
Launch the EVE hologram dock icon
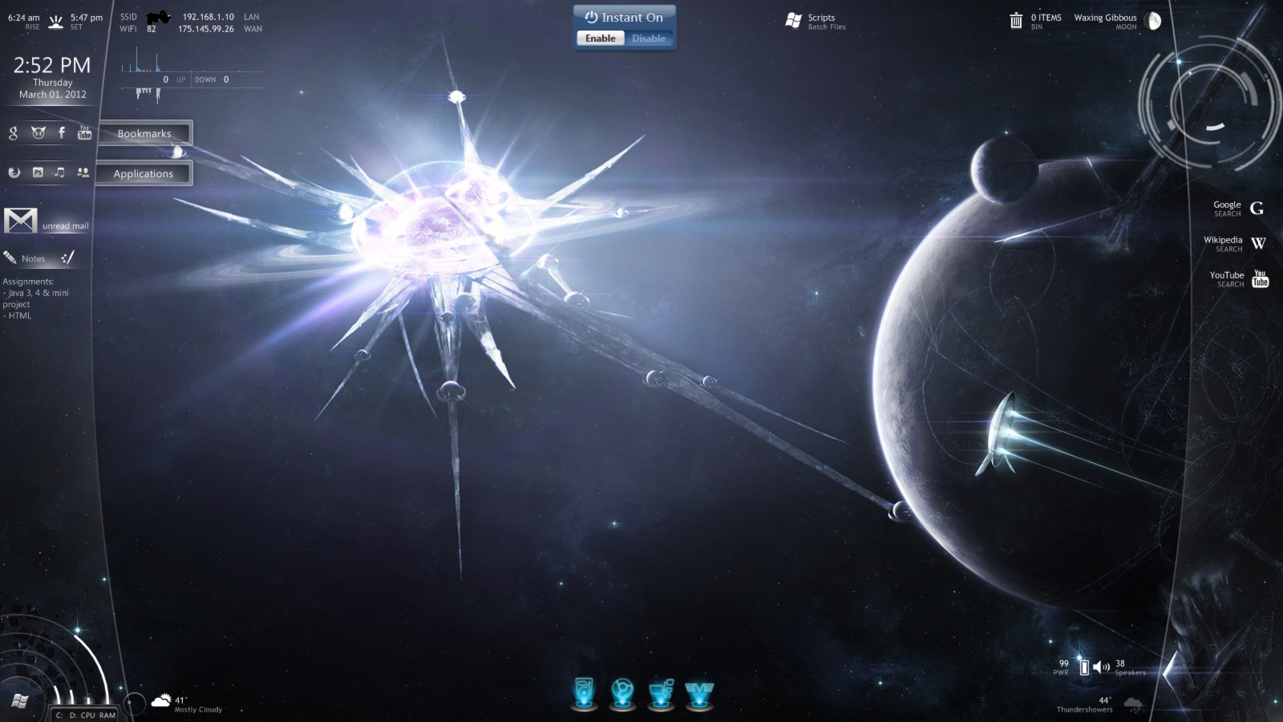[x=699, y=692]
